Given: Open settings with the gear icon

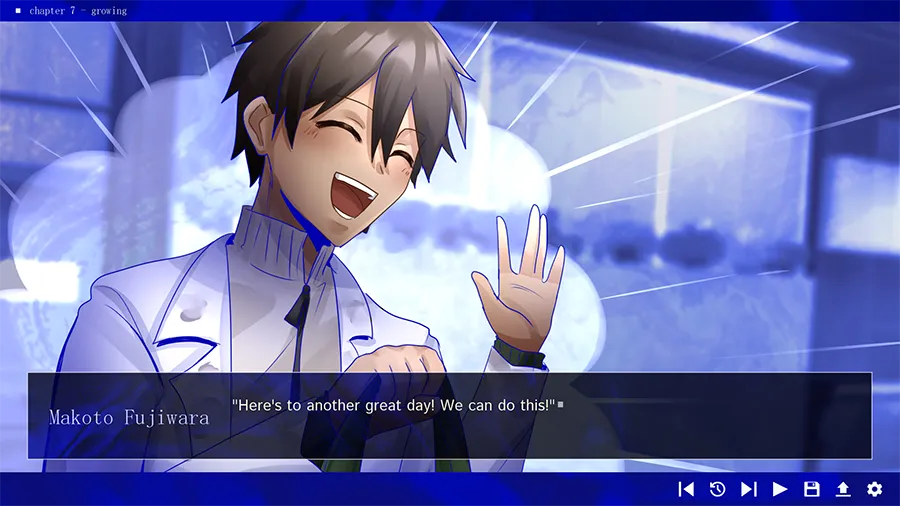Looking at the screenshot, I should click(x=875, y=489).
